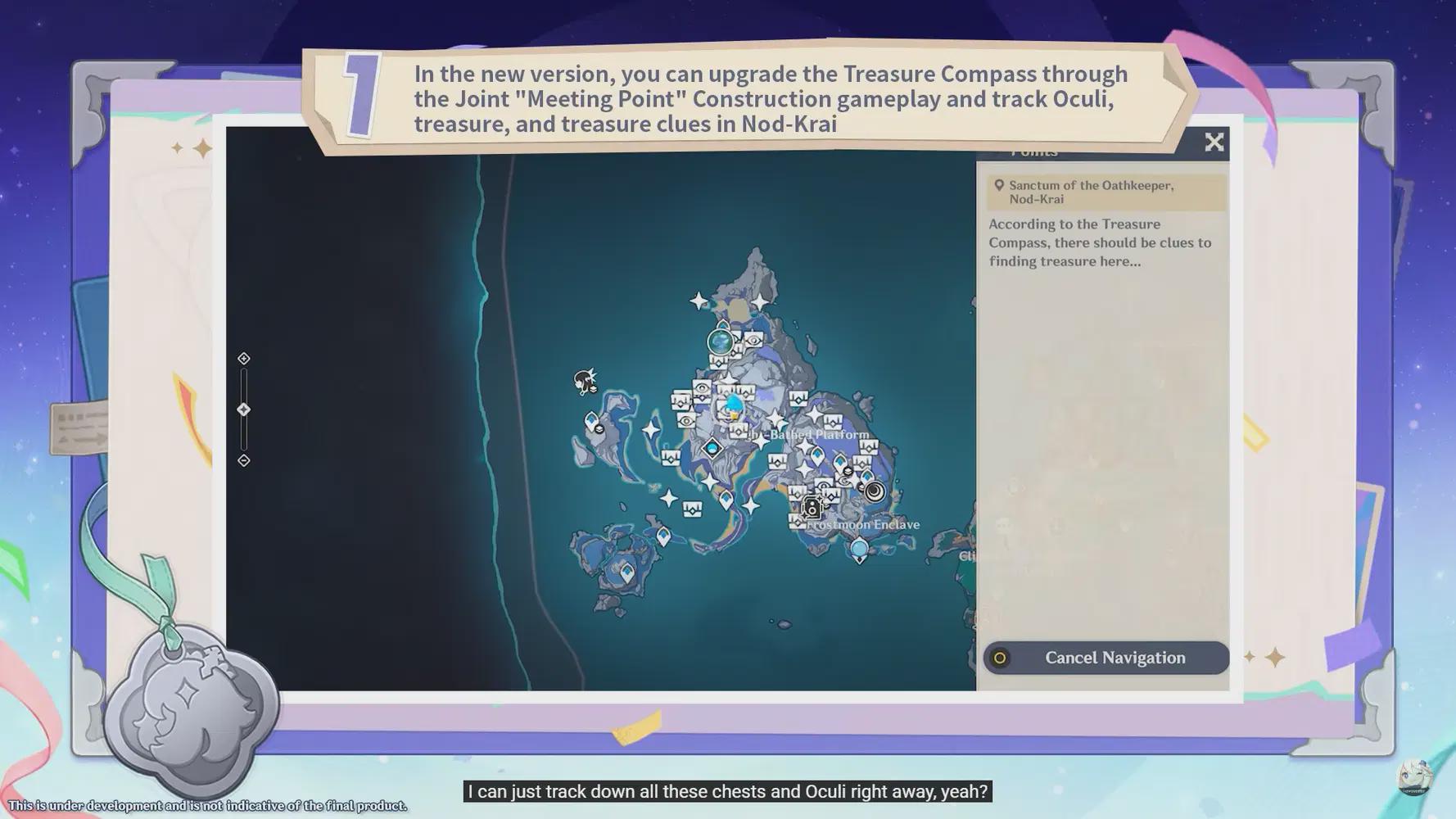Click the dark boss icon near Frostmoon Enclave

tap(812, 508)
